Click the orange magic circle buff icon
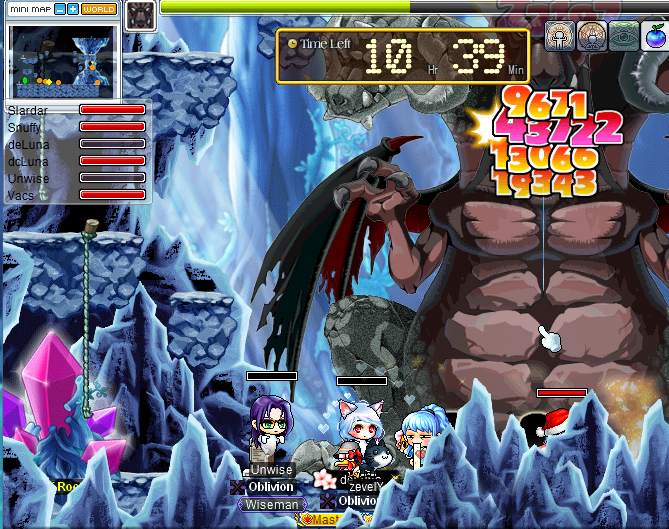Screen dimensions: 669x529 pyautogui.click(x=591, y=35)
